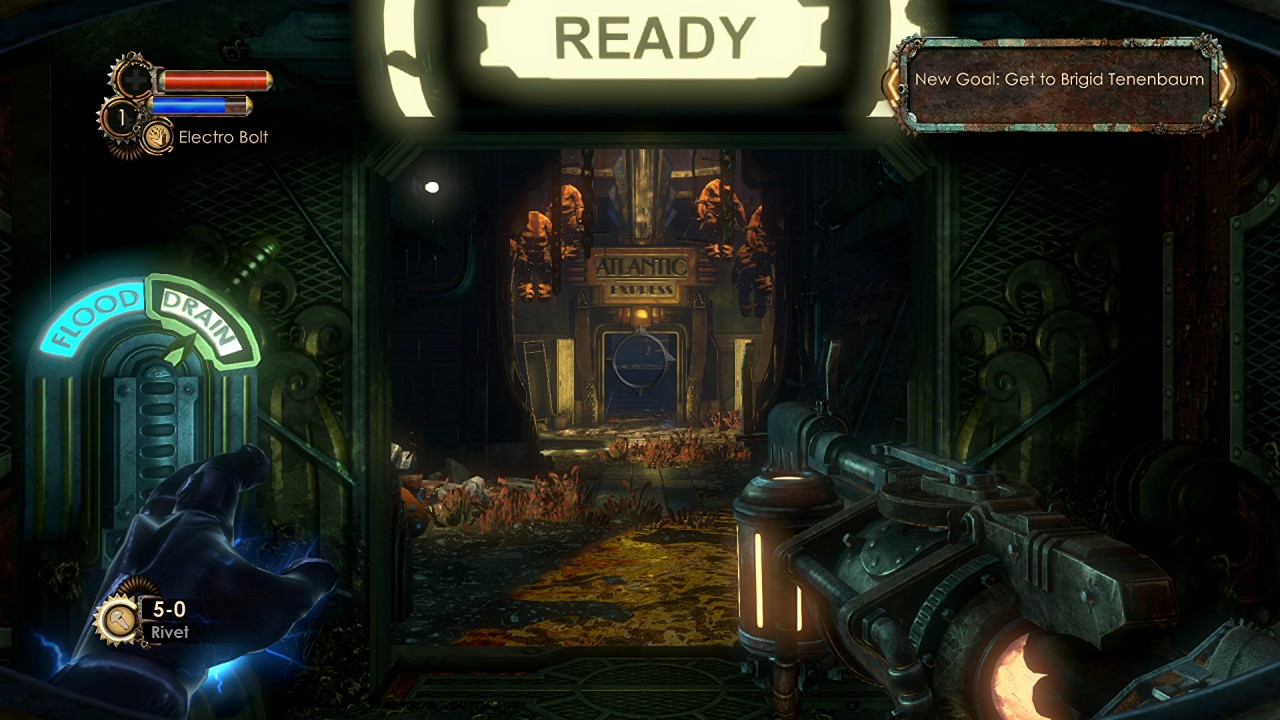Select the Electro Bolt plasmid icon

point(157,137)
